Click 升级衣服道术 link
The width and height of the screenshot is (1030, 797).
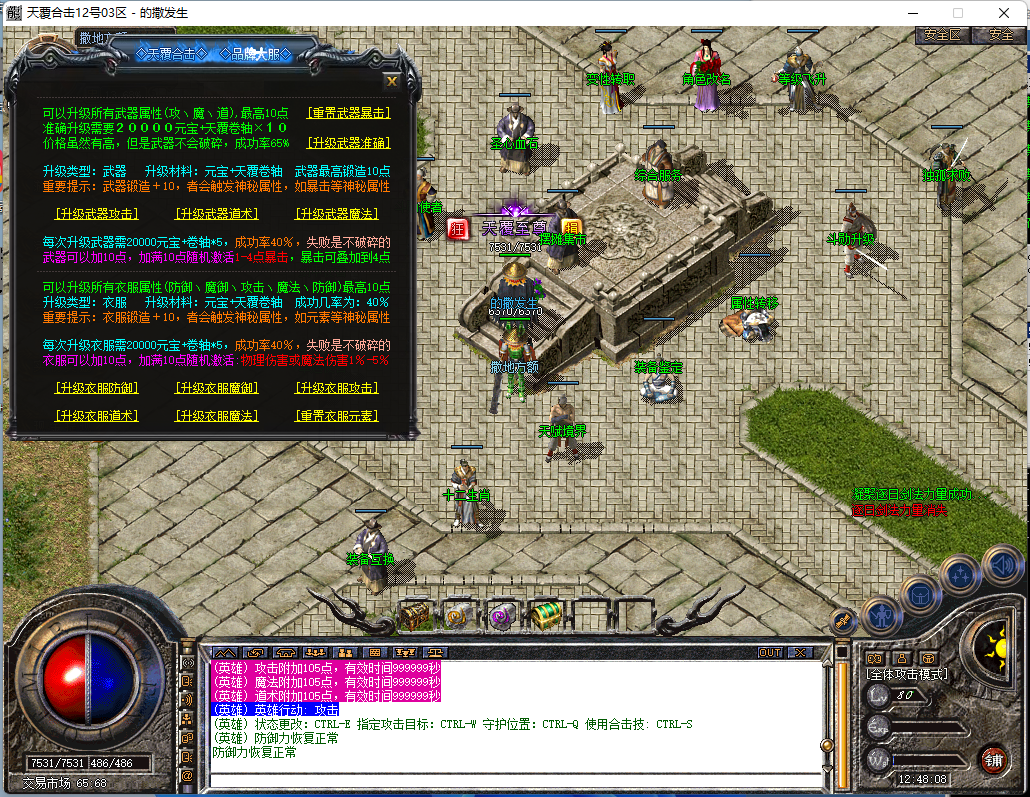tap(97, 416)
